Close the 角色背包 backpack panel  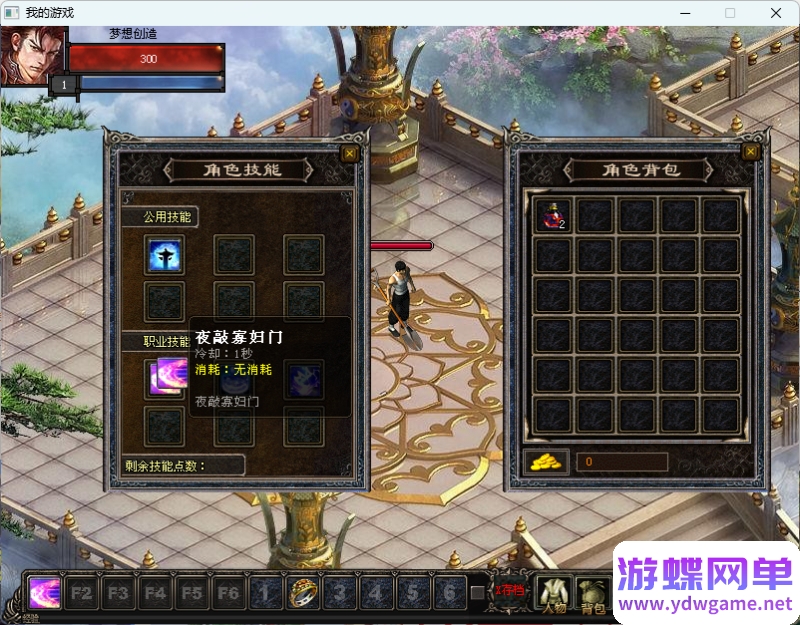click(x=751, y=151)
